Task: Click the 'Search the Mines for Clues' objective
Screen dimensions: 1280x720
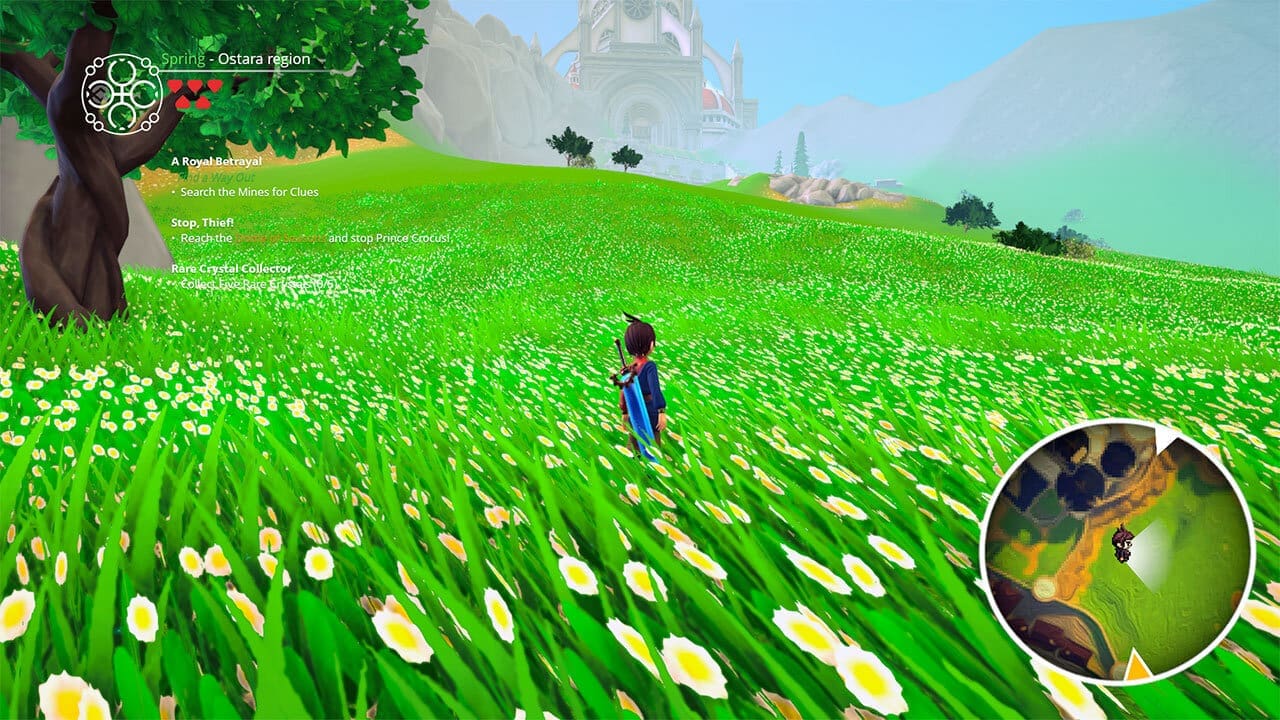Action: [249, 192]
